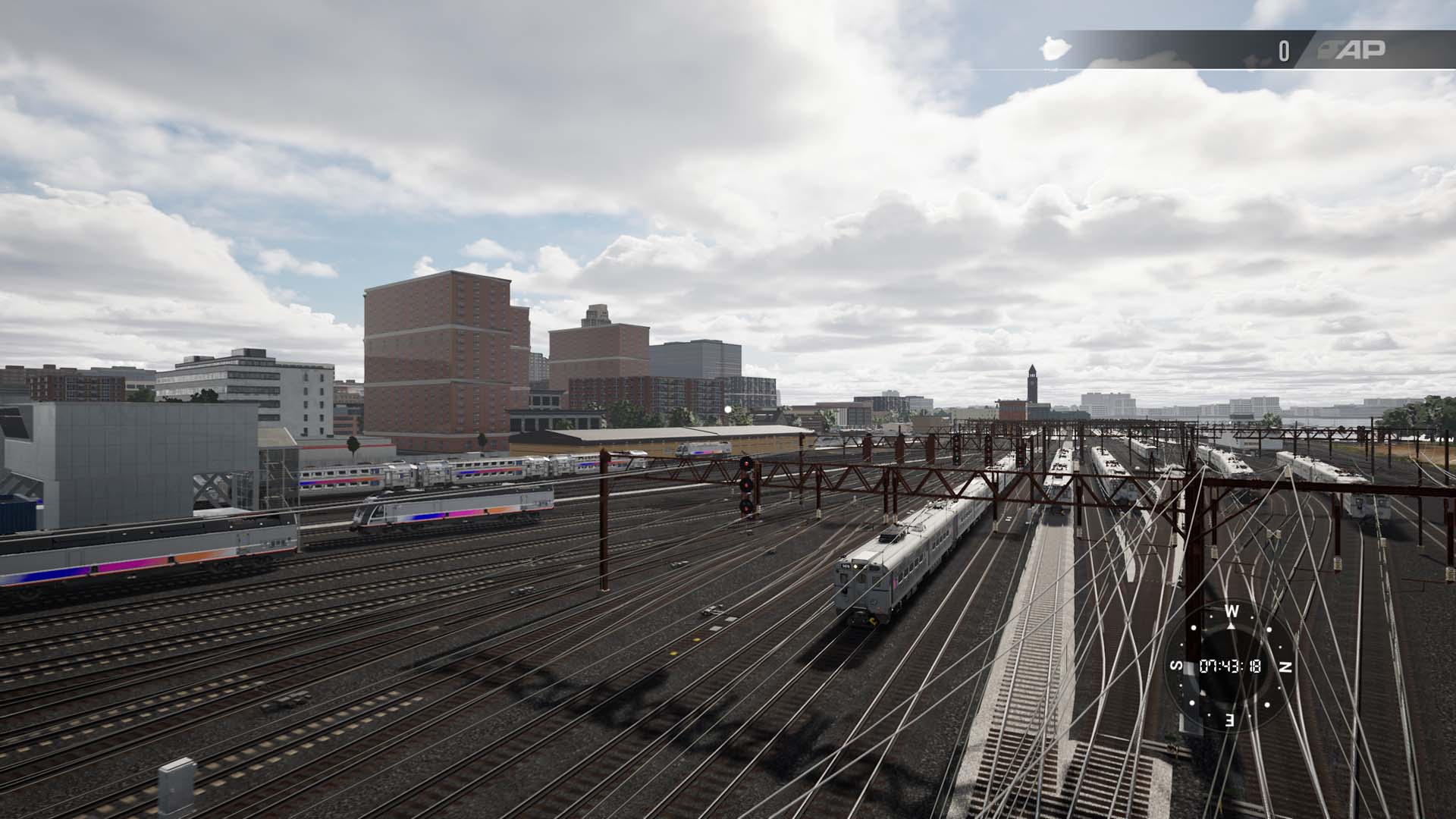The height and width of the screenshot is (819, 1456).
Task: Click the compass dial with the clock
Action: (x=1230, y=666)
